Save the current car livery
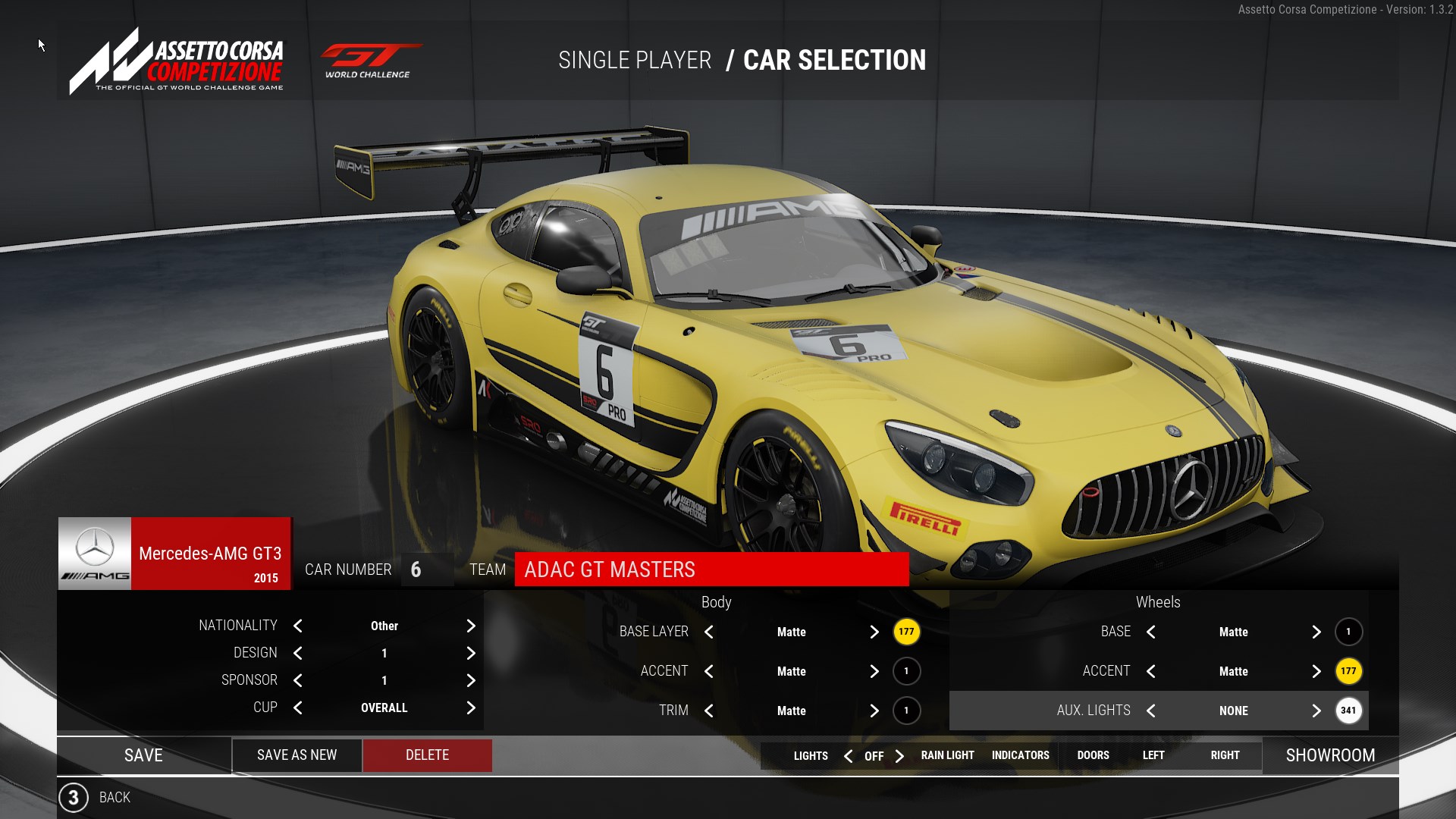Viewport: 1456px width, 819px height. (143, 755)
